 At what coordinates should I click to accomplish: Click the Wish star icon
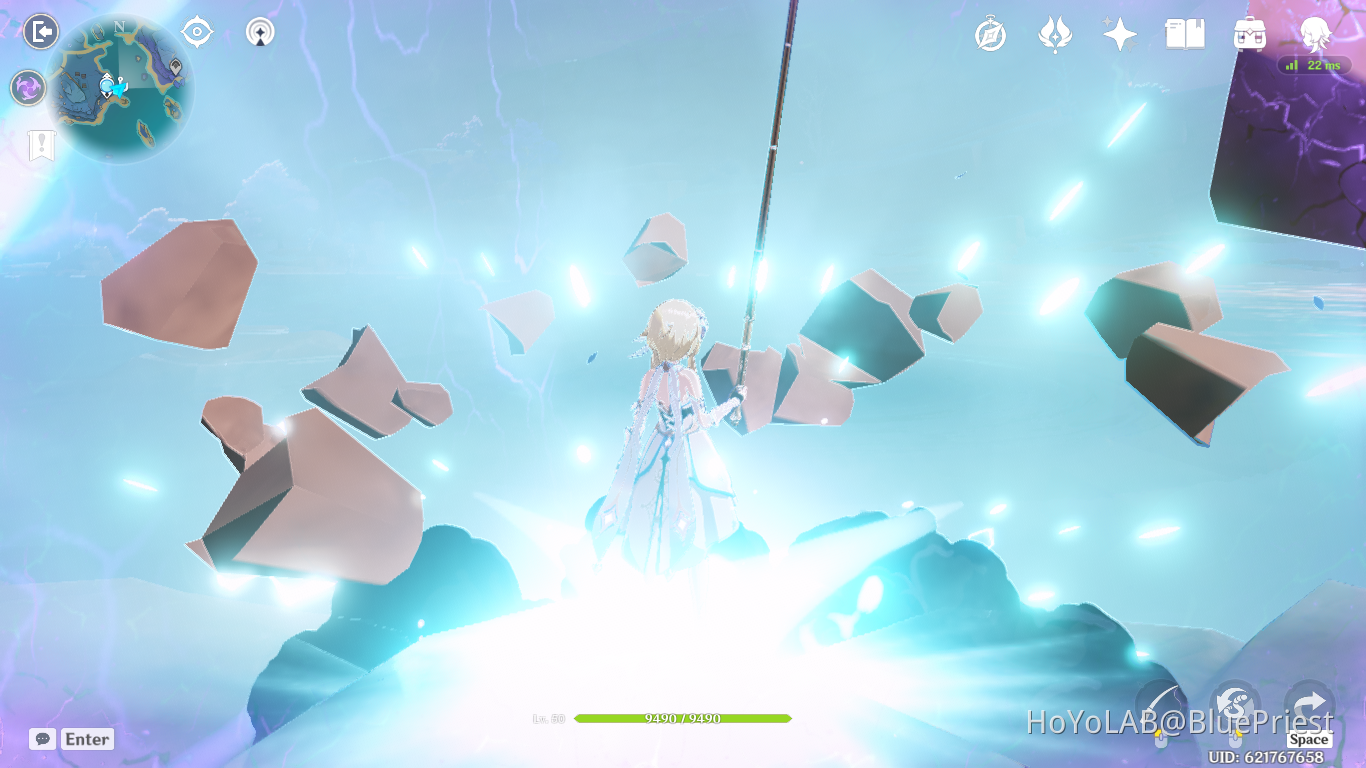pyautogui.click(x=1119, y=33)
